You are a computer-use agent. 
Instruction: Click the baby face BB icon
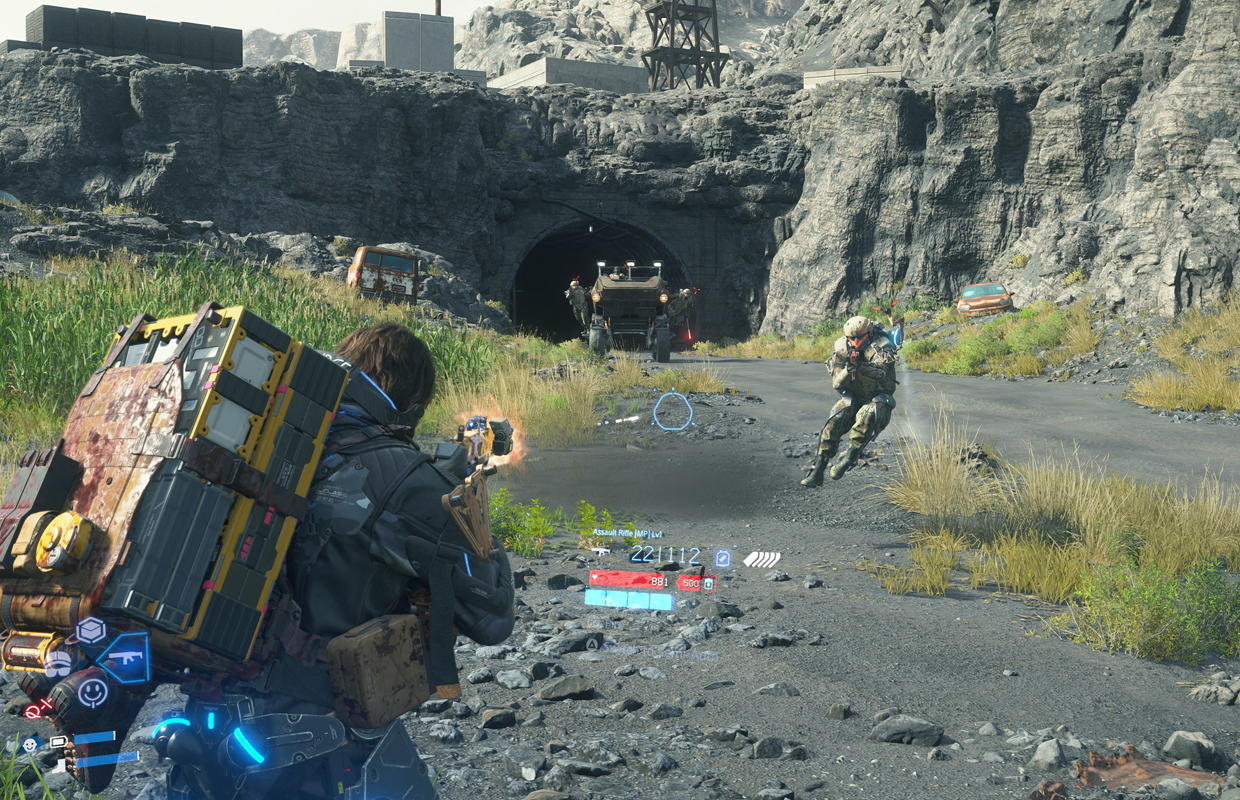28,744
